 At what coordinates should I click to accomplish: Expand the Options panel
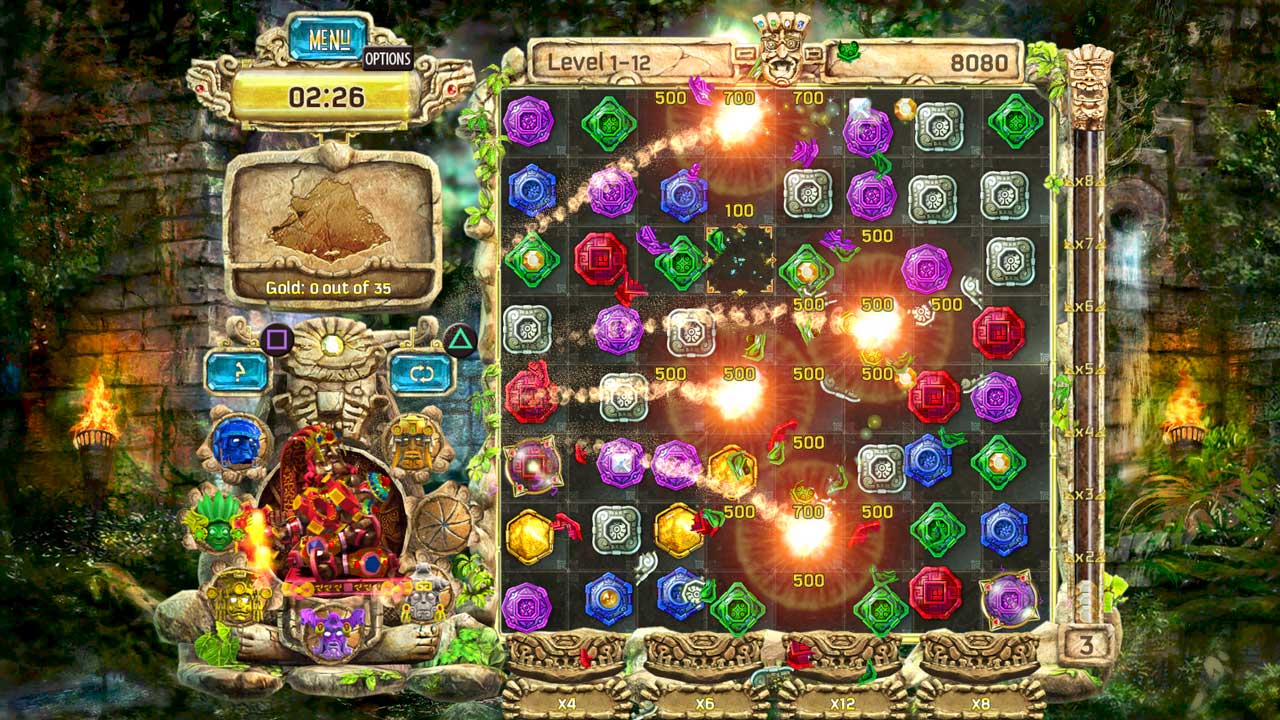[x=390, y=60]
